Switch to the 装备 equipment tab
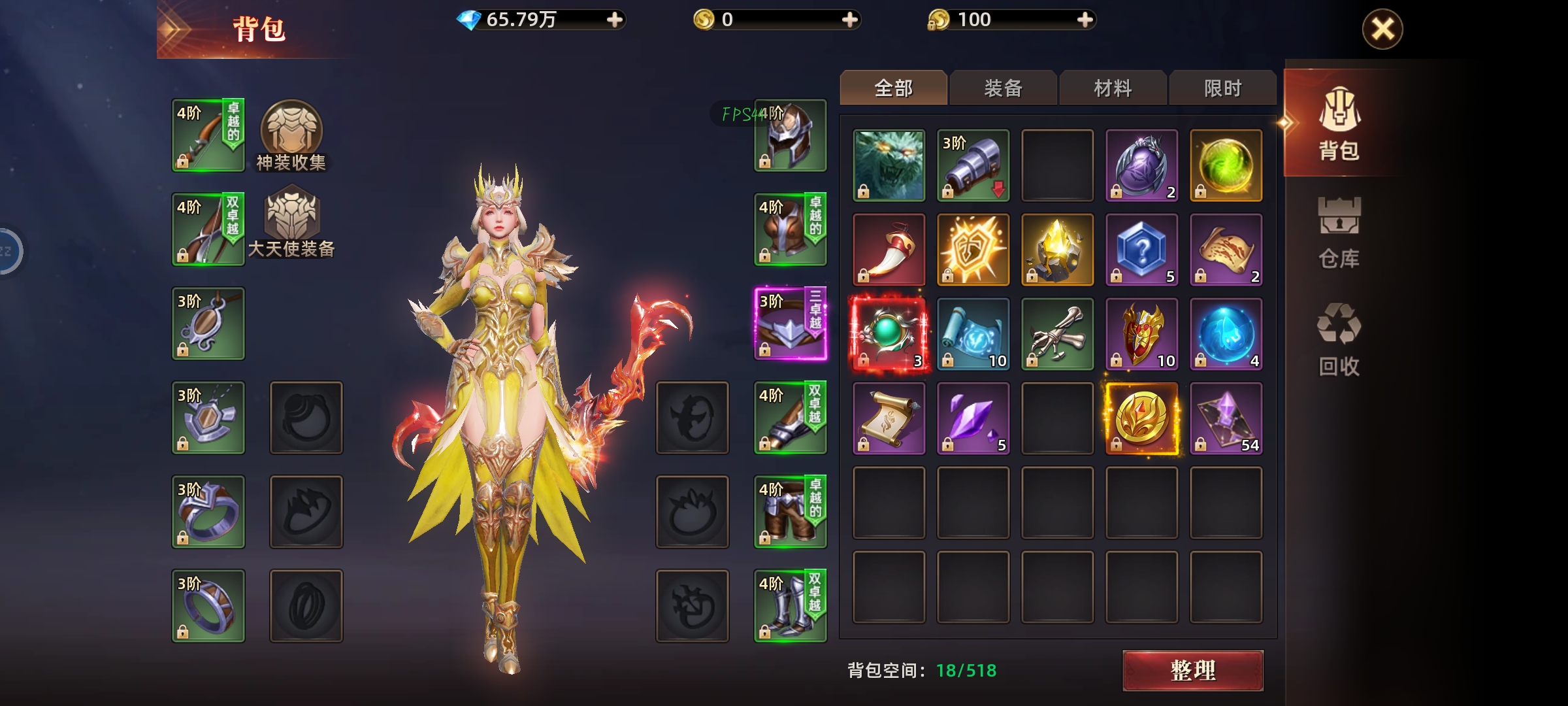The height and width of the screenshot is (706, 1568). (x=1003, y=87)
